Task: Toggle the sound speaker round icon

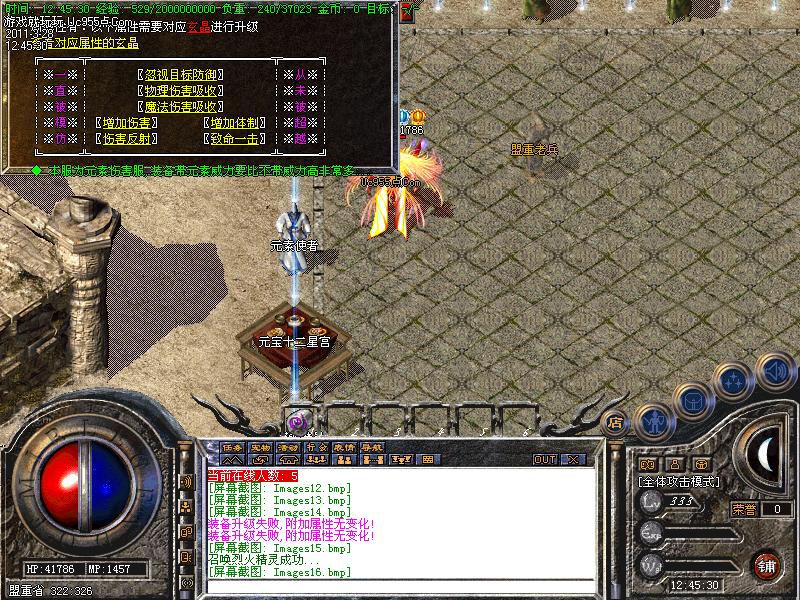Action: pyautogui.click(x=774, y=371)
